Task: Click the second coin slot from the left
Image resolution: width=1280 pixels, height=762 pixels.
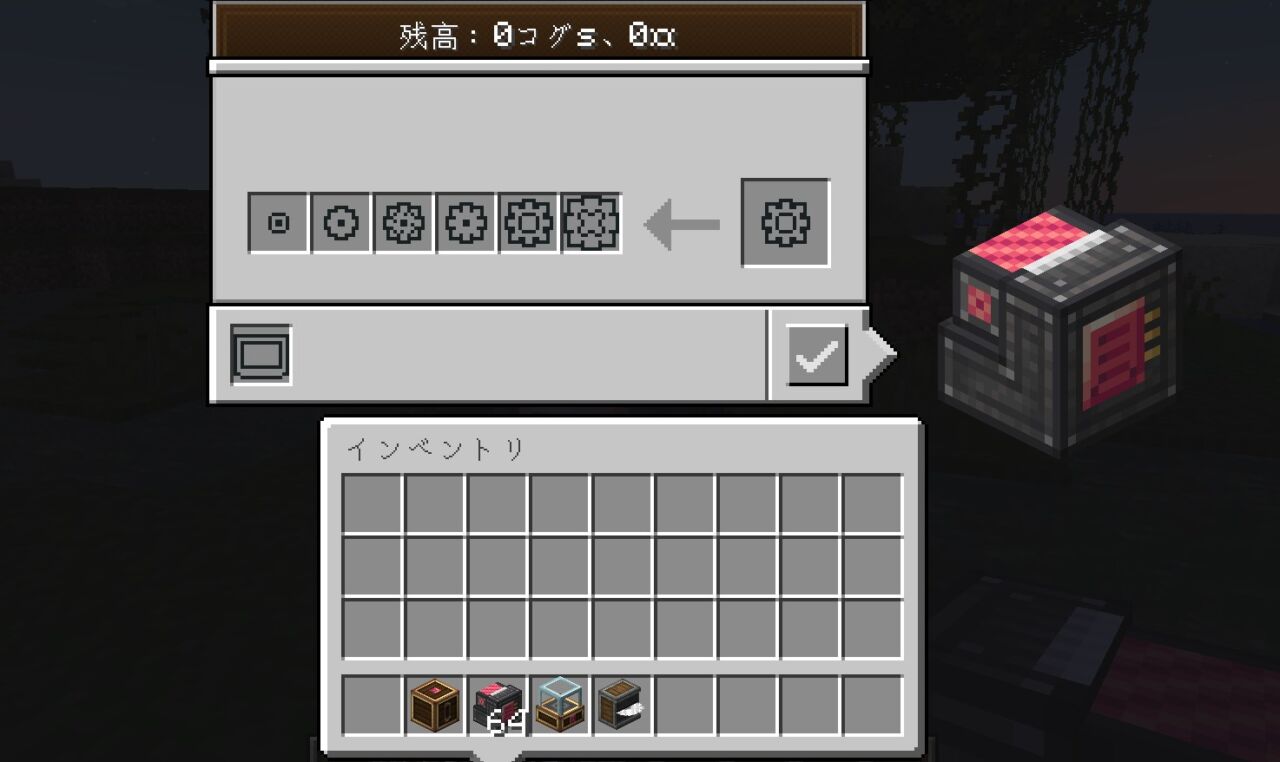Action: (340, 223)
